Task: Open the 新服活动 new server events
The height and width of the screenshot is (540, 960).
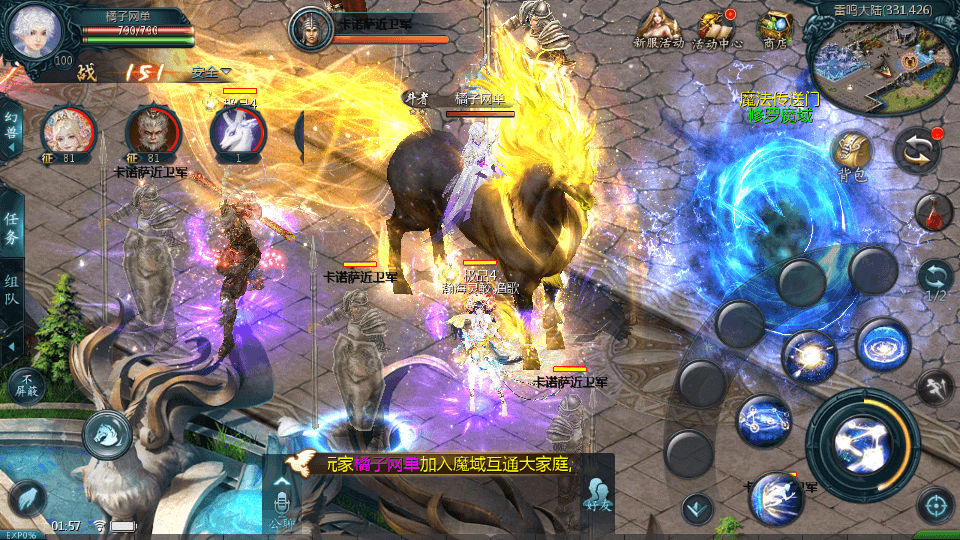Action: [x=658, y=28]
